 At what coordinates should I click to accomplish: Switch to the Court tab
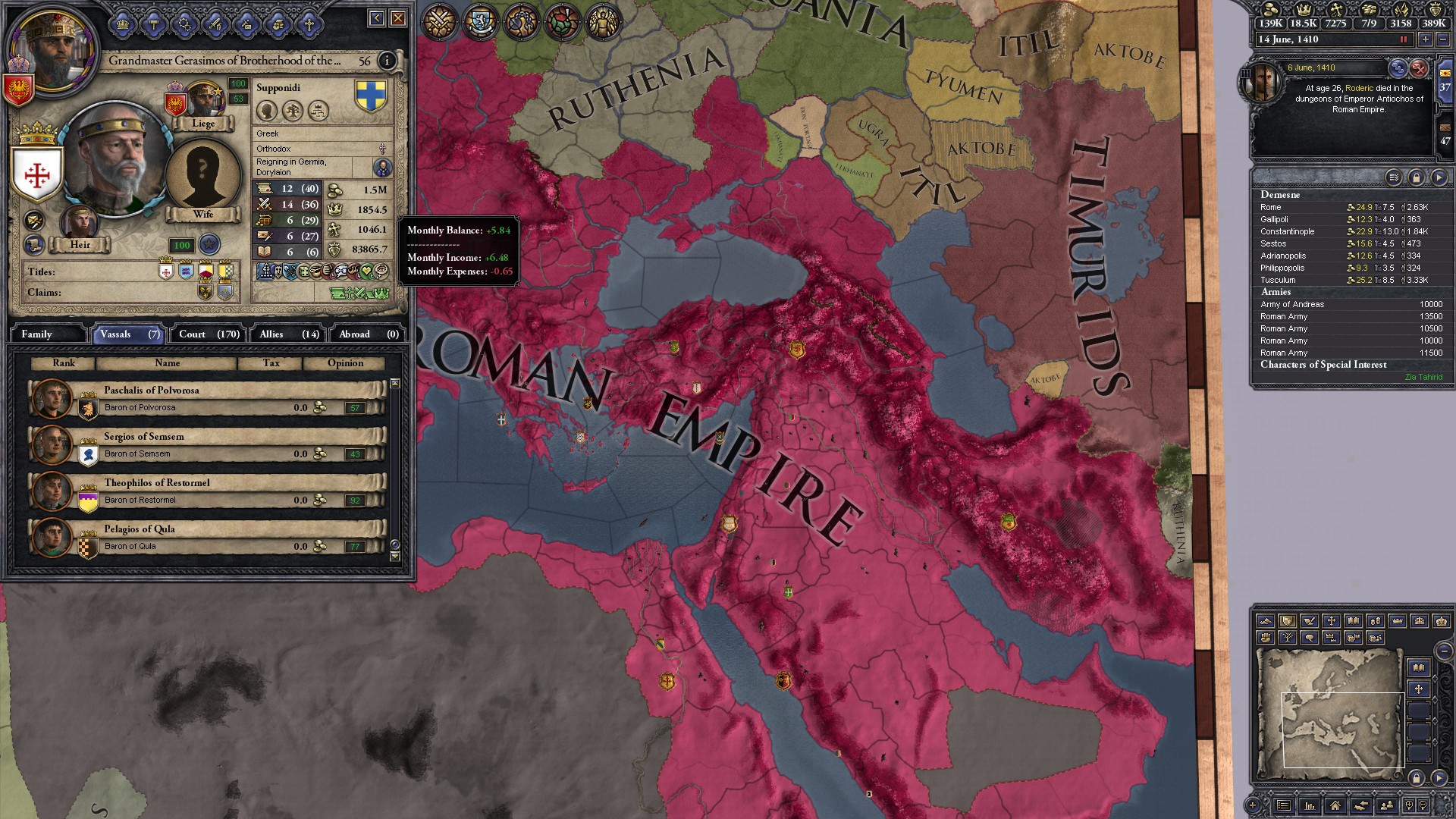point(206,334)
